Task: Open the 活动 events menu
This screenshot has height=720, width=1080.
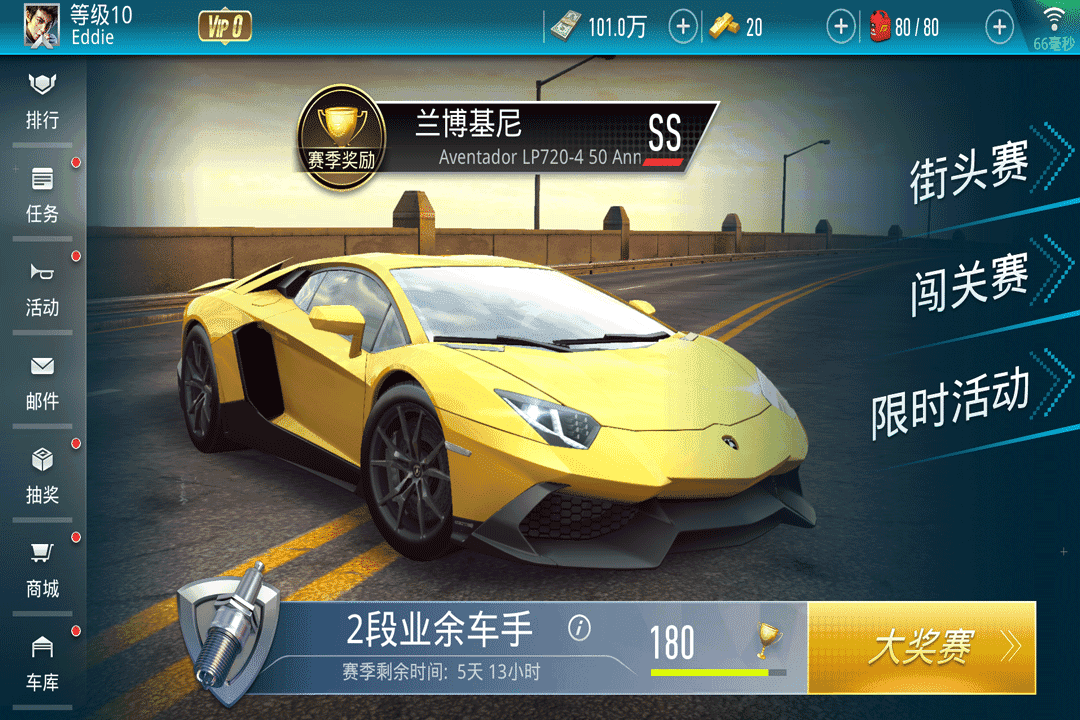Action: coord(42,288)
